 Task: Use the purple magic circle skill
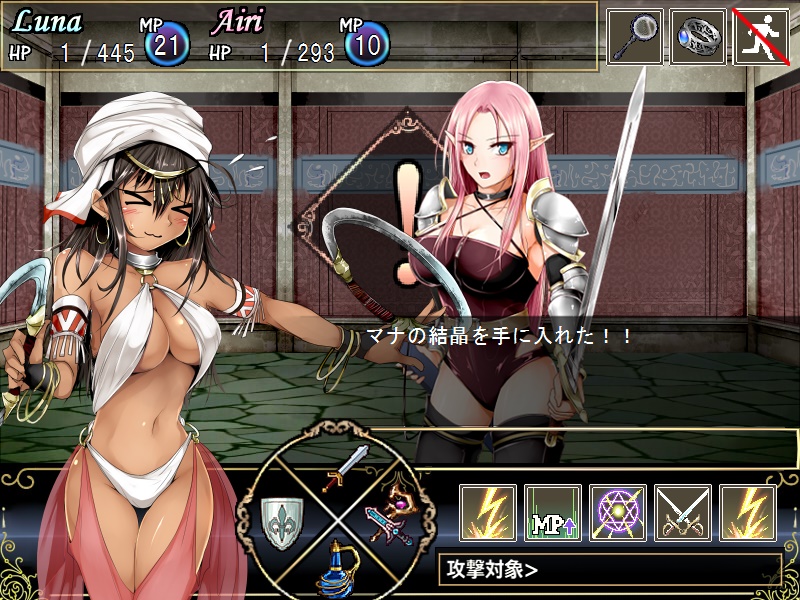pyautogui.click(x=618, y=513)
